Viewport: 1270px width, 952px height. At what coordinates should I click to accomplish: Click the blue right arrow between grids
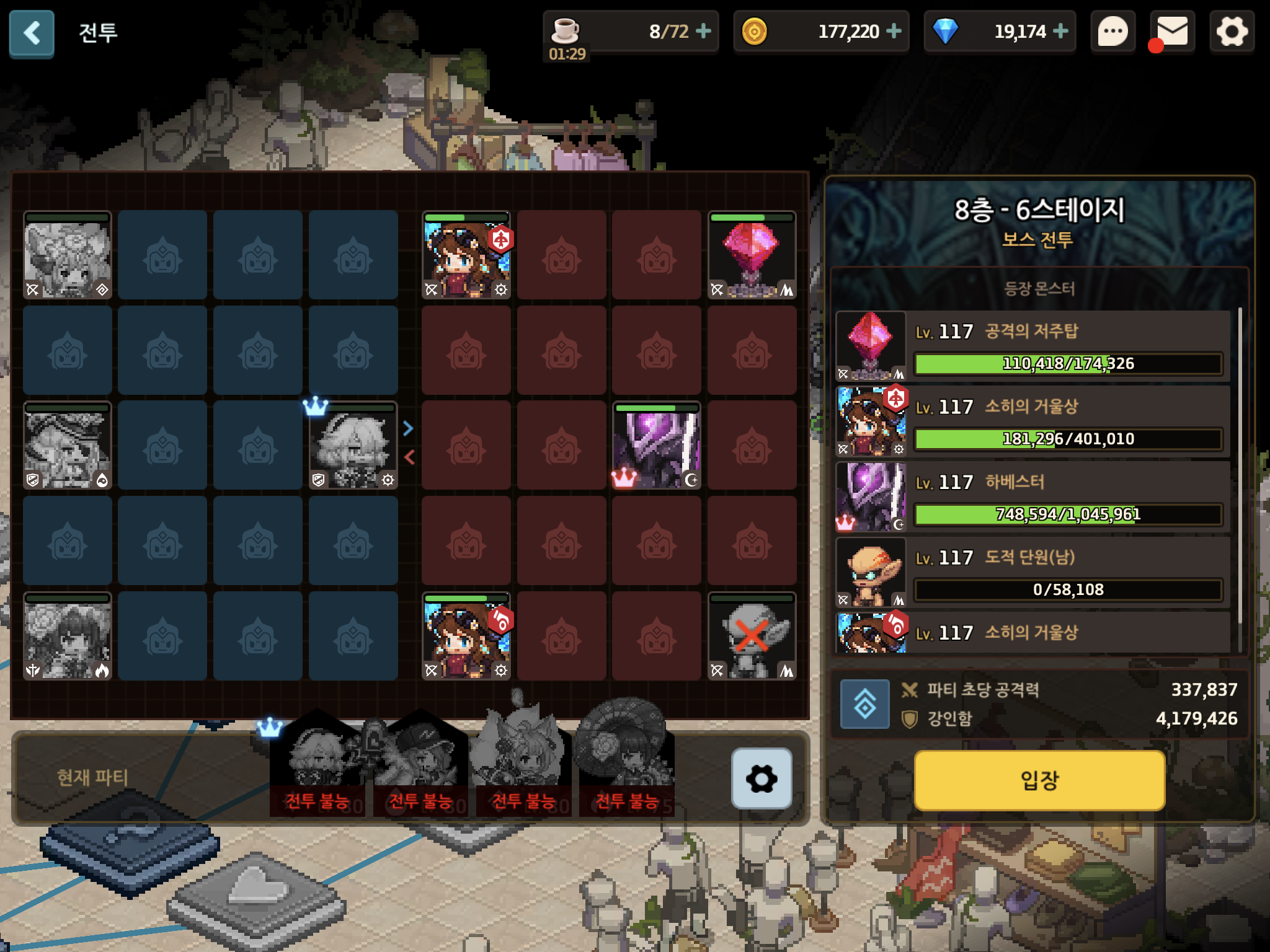pos(408,428)
